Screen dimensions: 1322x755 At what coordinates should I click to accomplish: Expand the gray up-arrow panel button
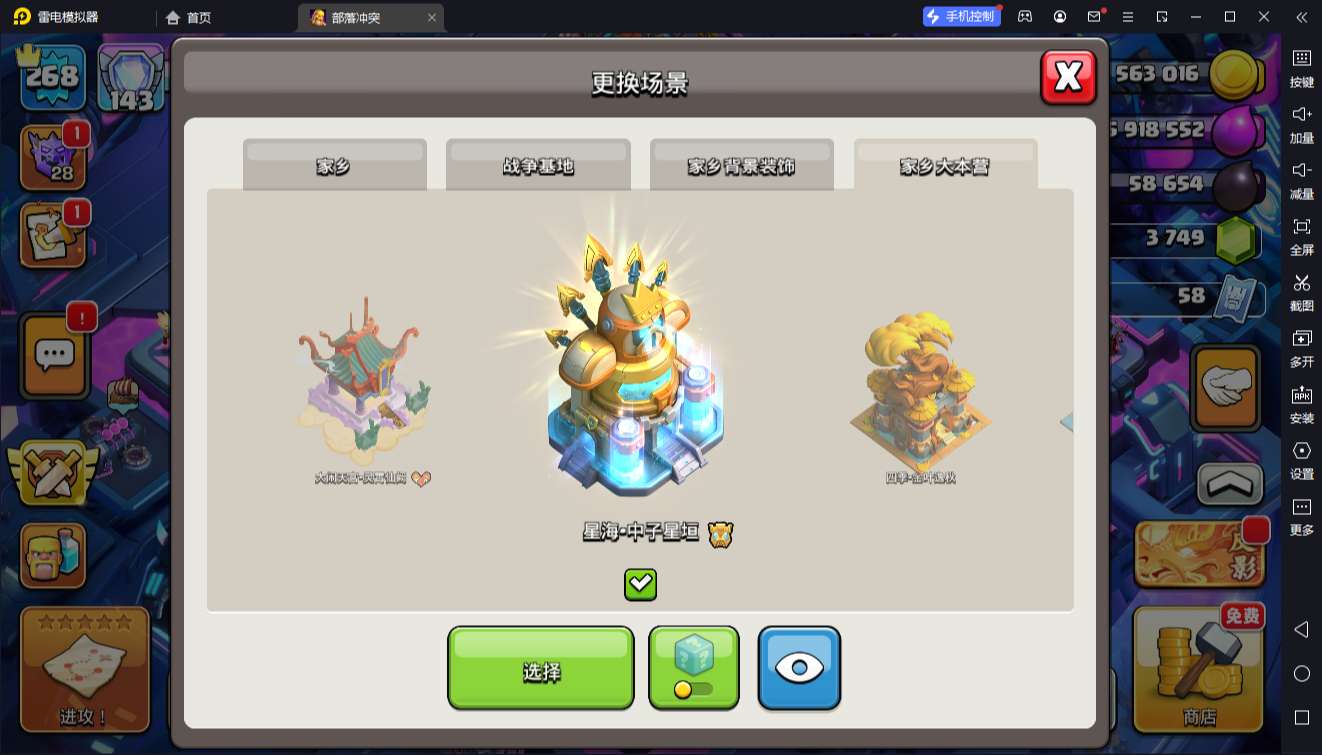1230,485
